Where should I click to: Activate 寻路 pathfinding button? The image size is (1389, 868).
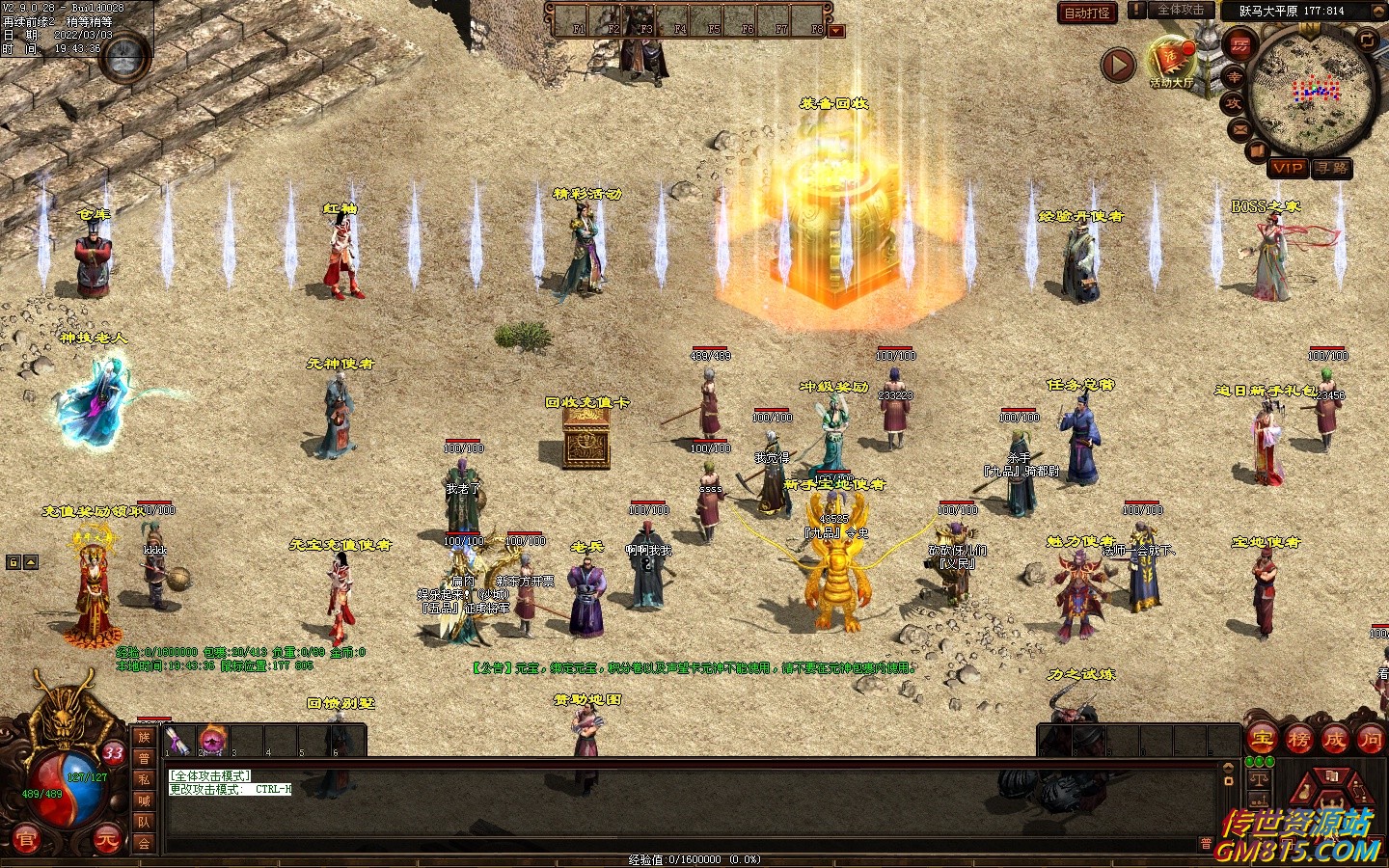(1332, 168)
